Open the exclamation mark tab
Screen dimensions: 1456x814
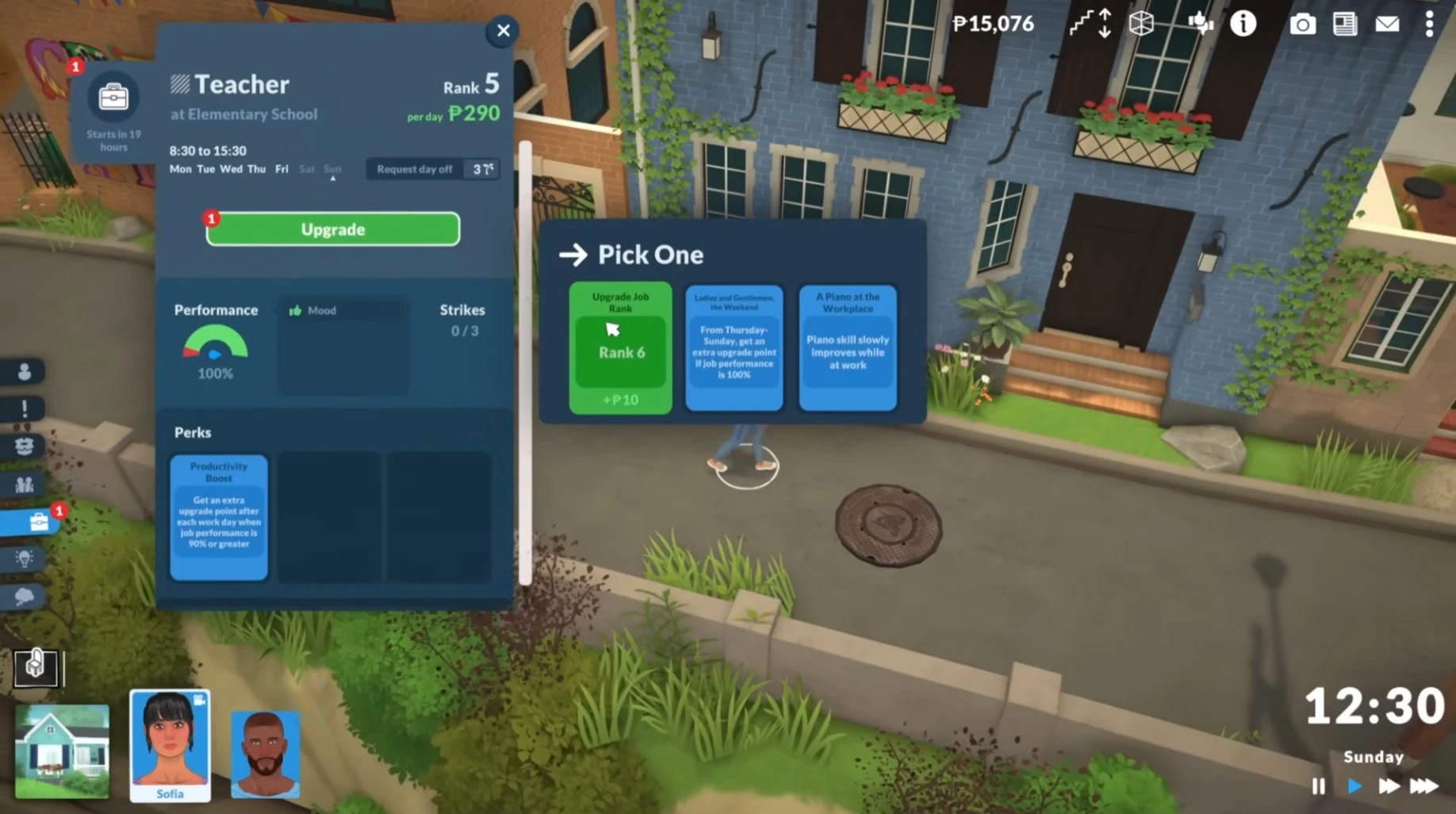(x=25, y=409)
